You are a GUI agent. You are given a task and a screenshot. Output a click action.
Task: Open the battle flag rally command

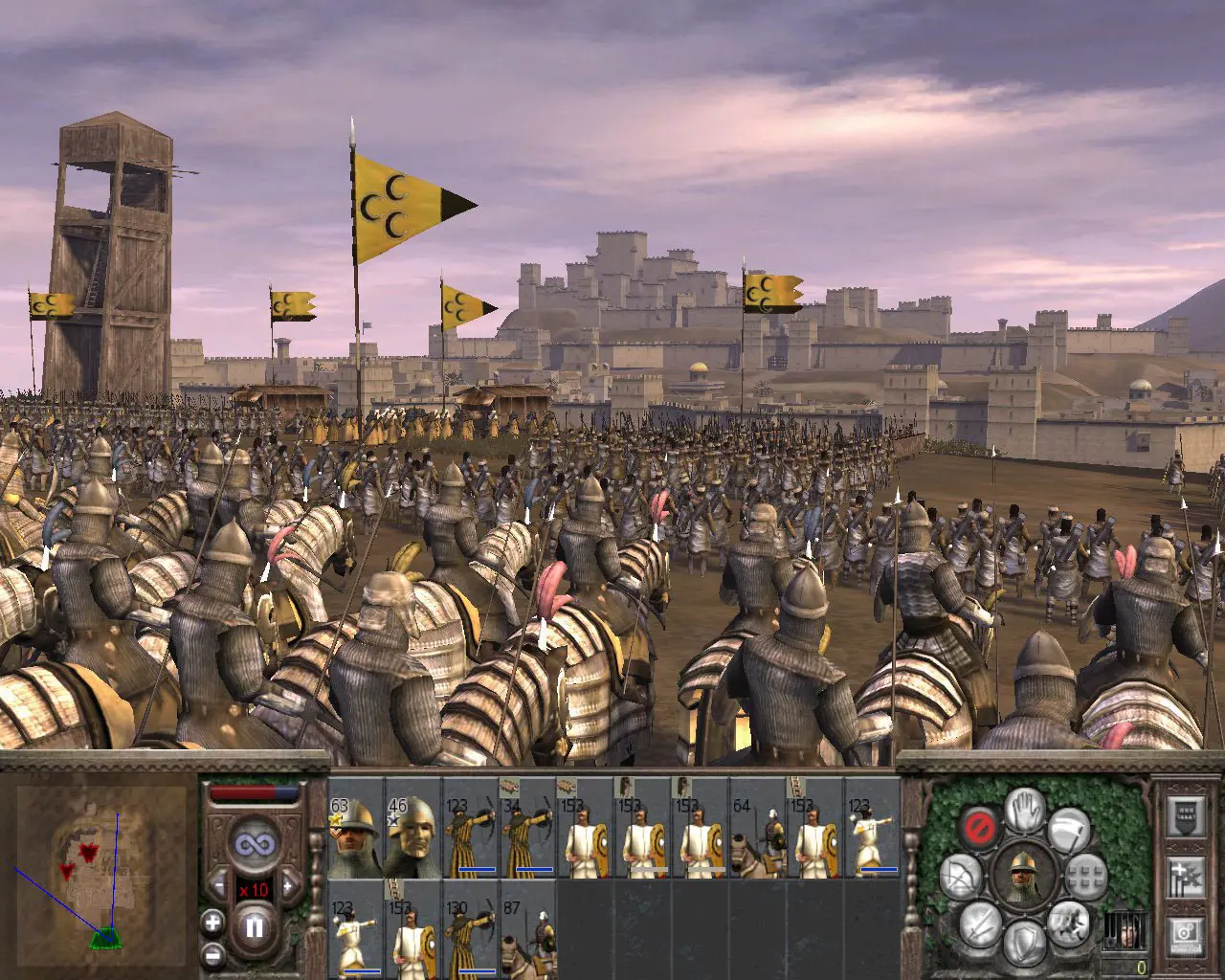1069,829
